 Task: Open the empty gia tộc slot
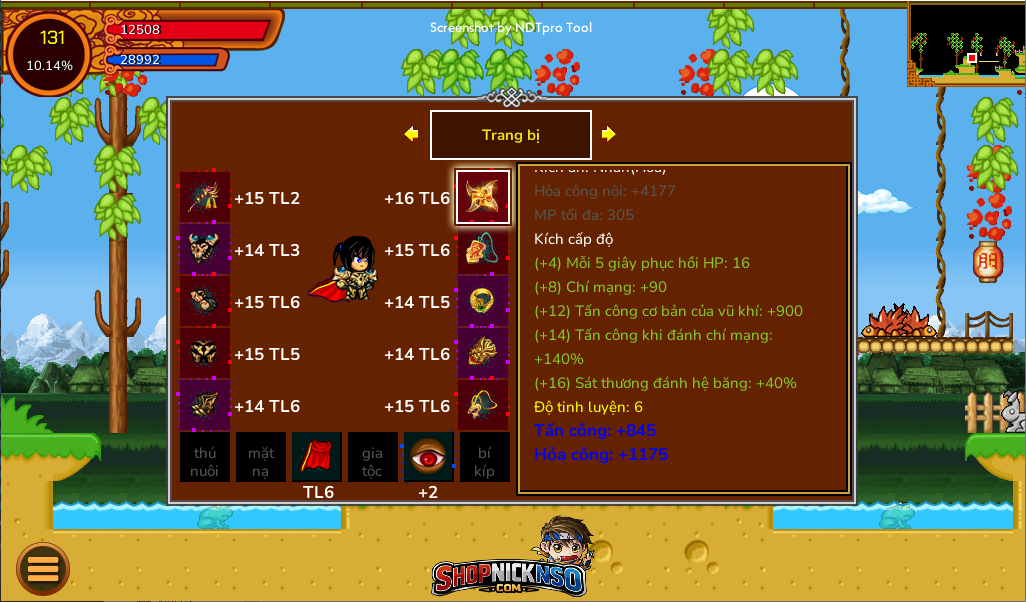pyautogui.click(x=372, y=457)
